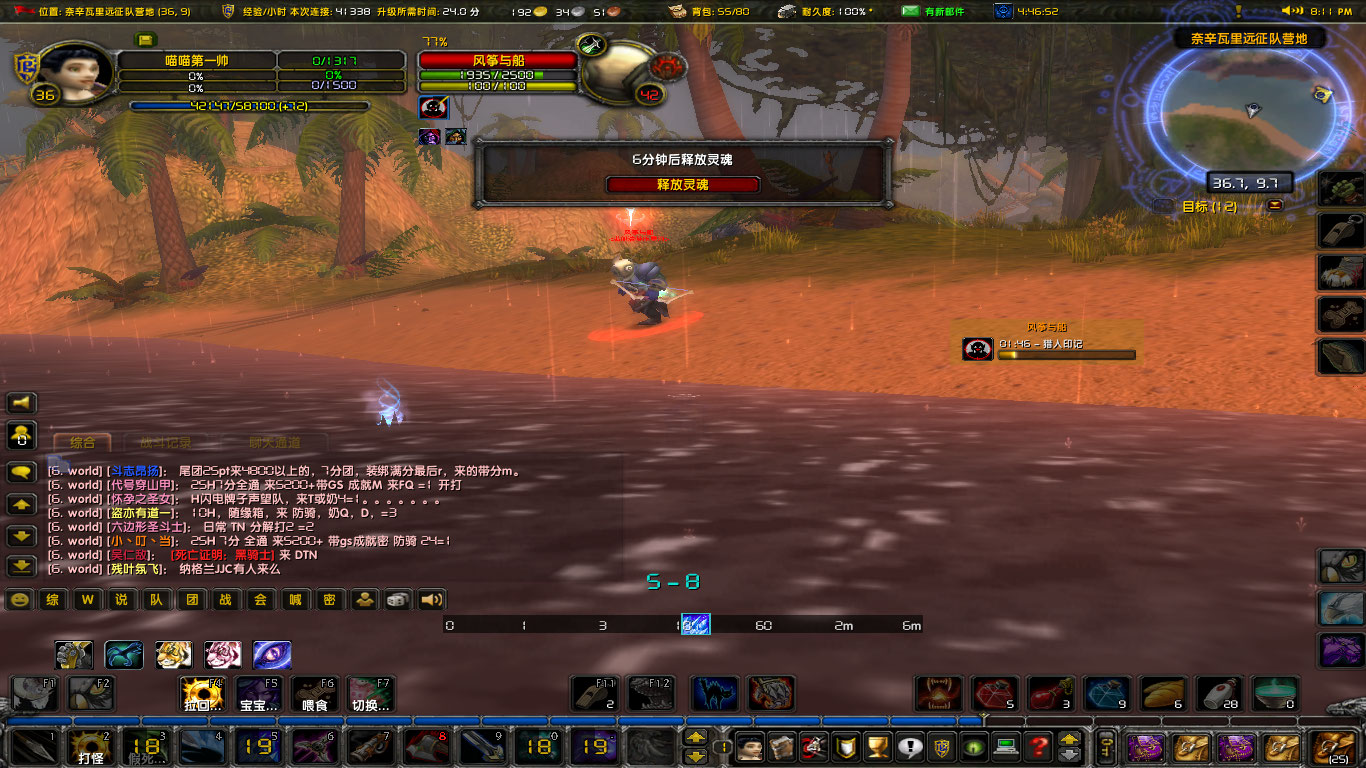Toggle the key ring next to the bags

coord(1104,750)
